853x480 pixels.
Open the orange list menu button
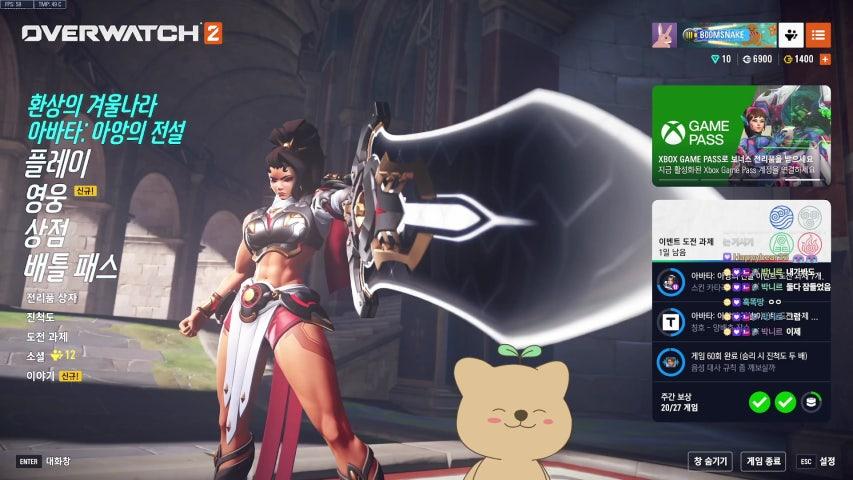coord(818,35)
